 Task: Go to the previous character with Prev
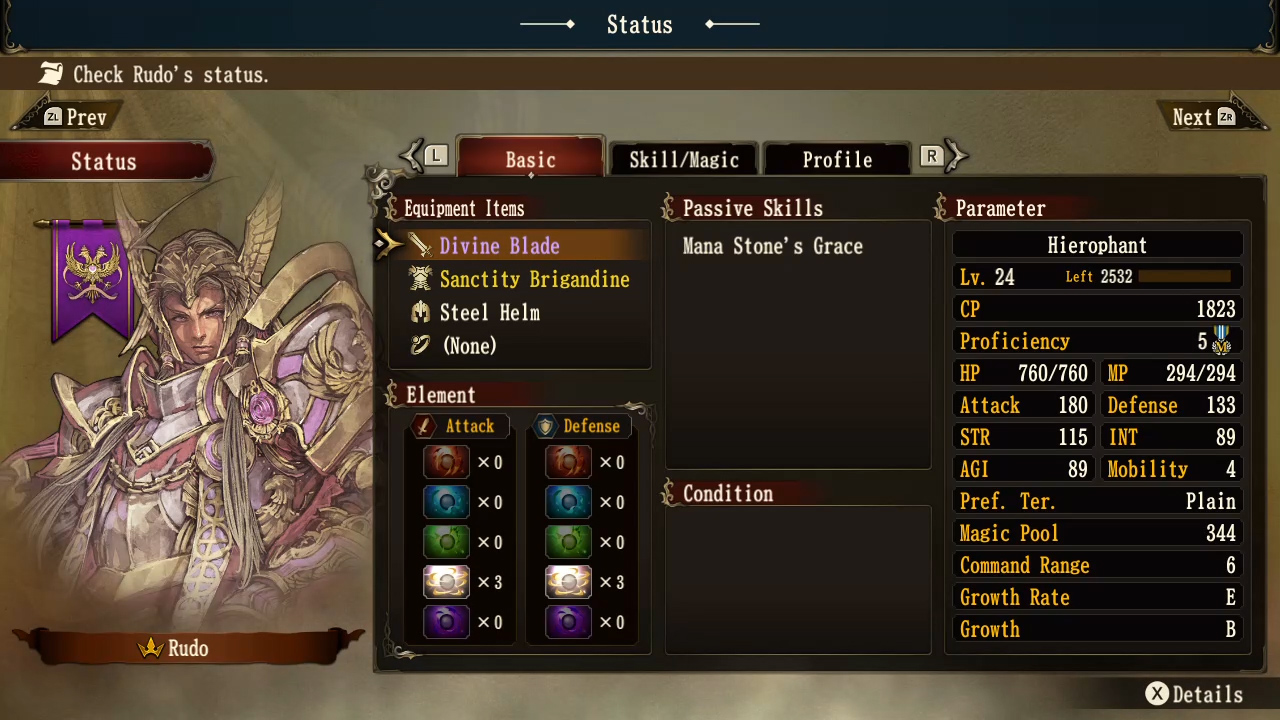click(x=74, y=117)
